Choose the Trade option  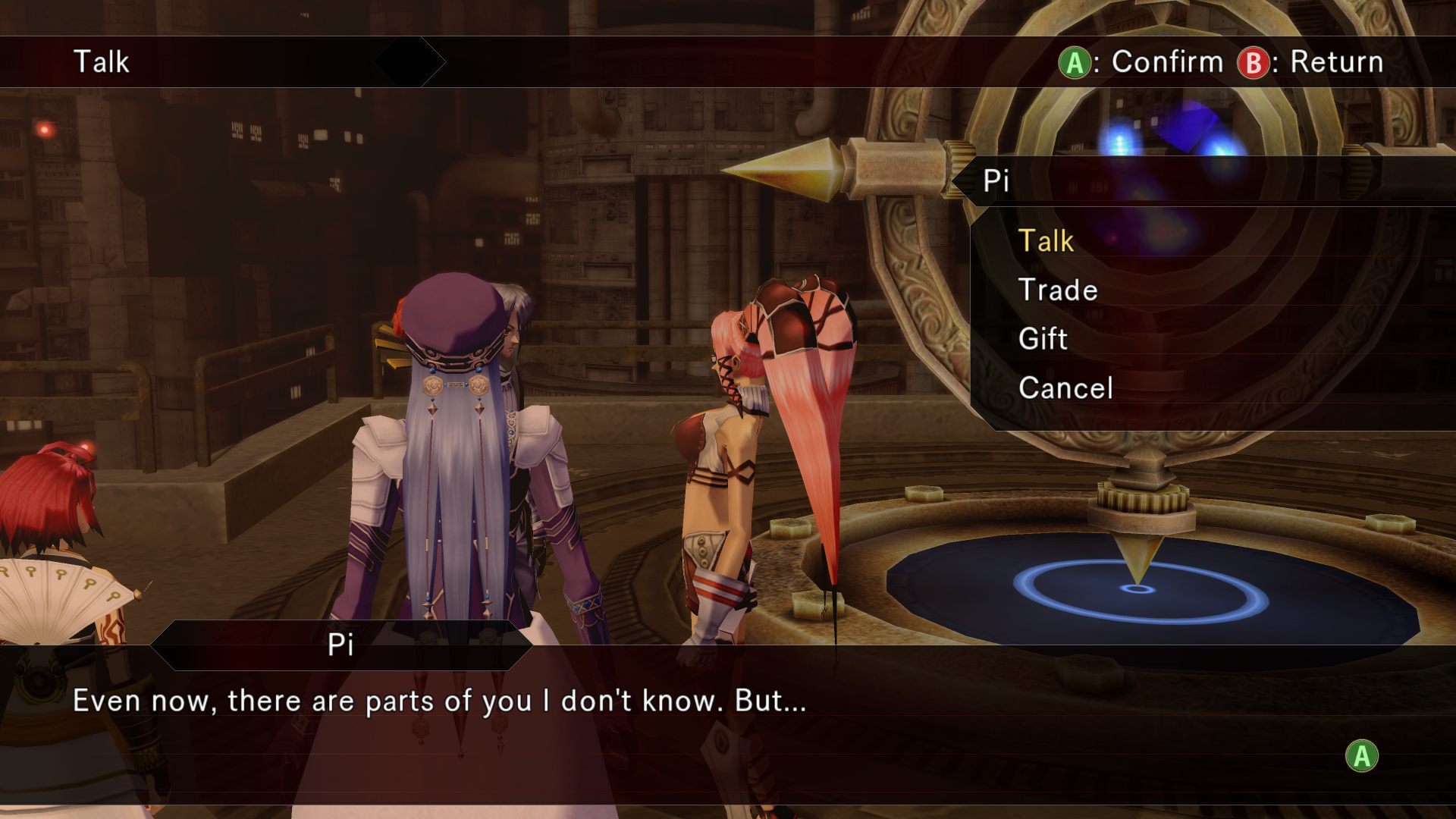click(x=1058, y=290)
